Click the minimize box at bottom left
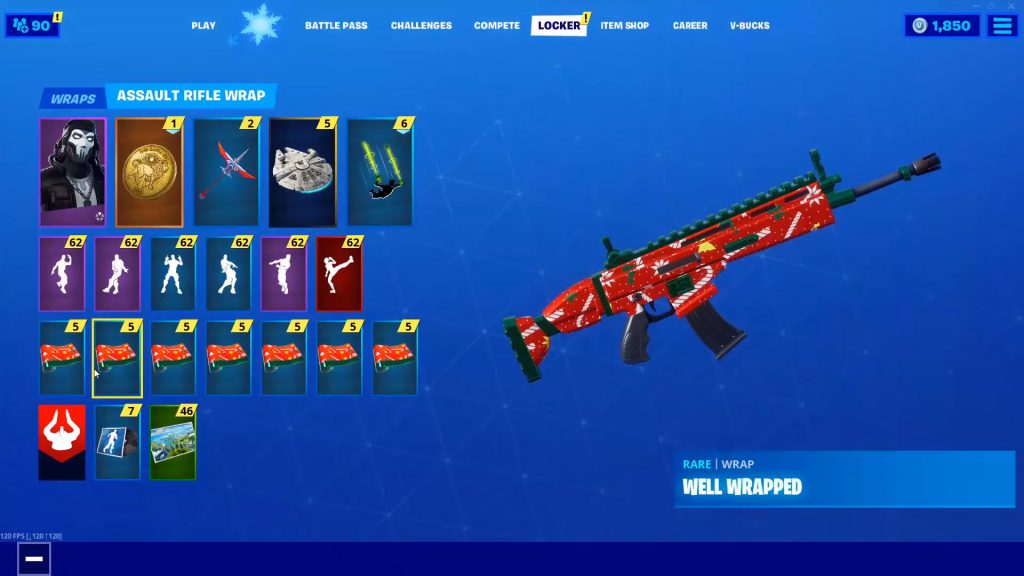This screenshot has width=1024, height=576. coord(34,558)
